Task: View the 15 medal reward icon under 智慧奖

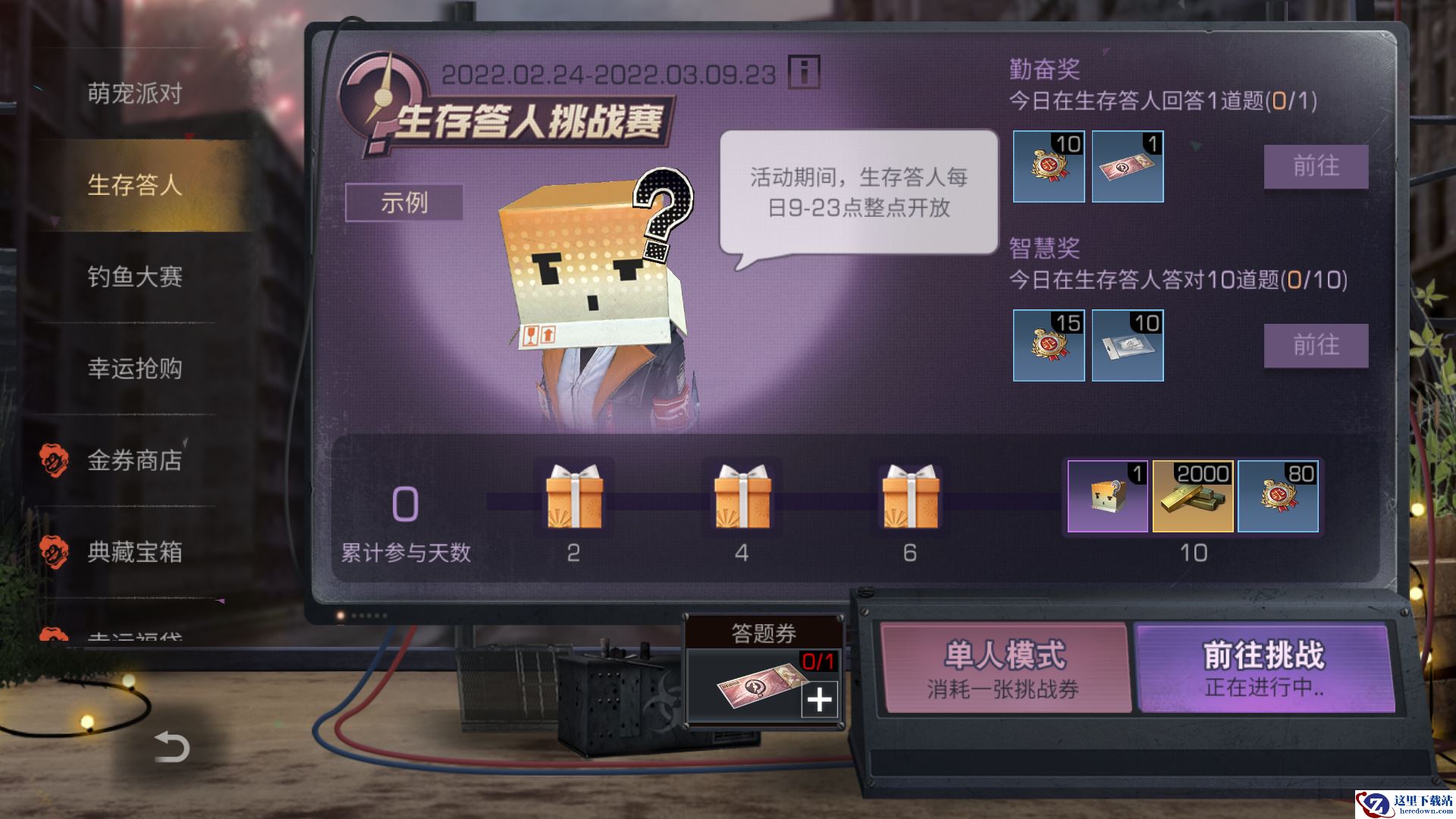Action: tap(1049, 346)
